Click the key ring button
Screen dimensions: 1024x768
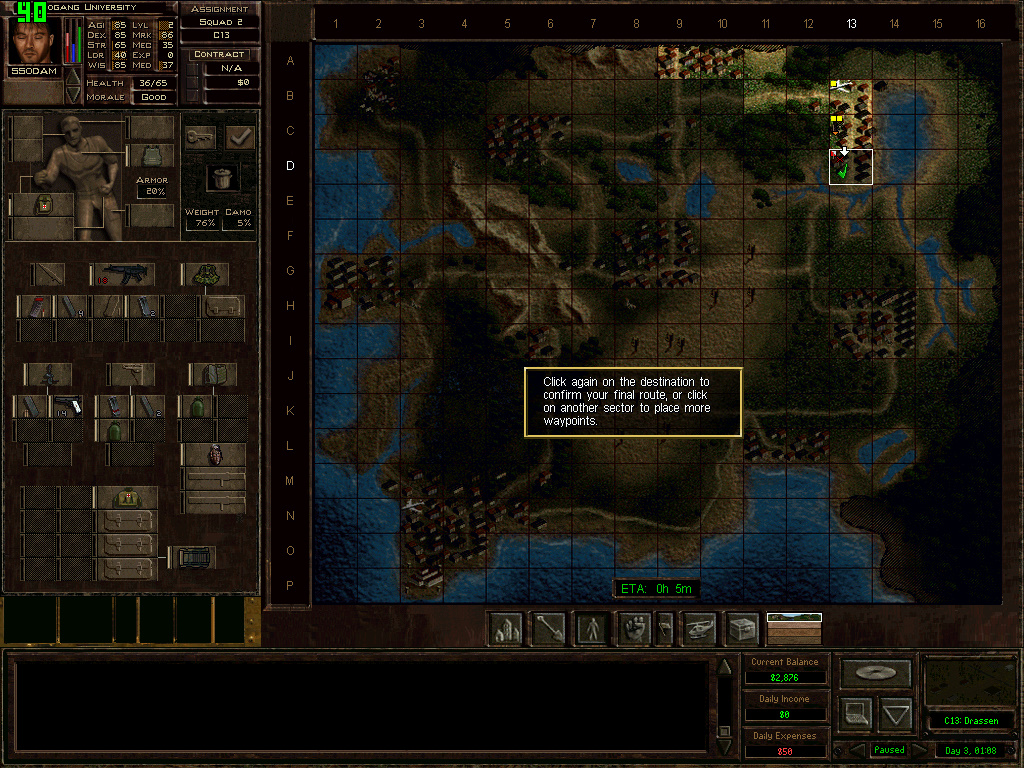[x=200, y=138]
